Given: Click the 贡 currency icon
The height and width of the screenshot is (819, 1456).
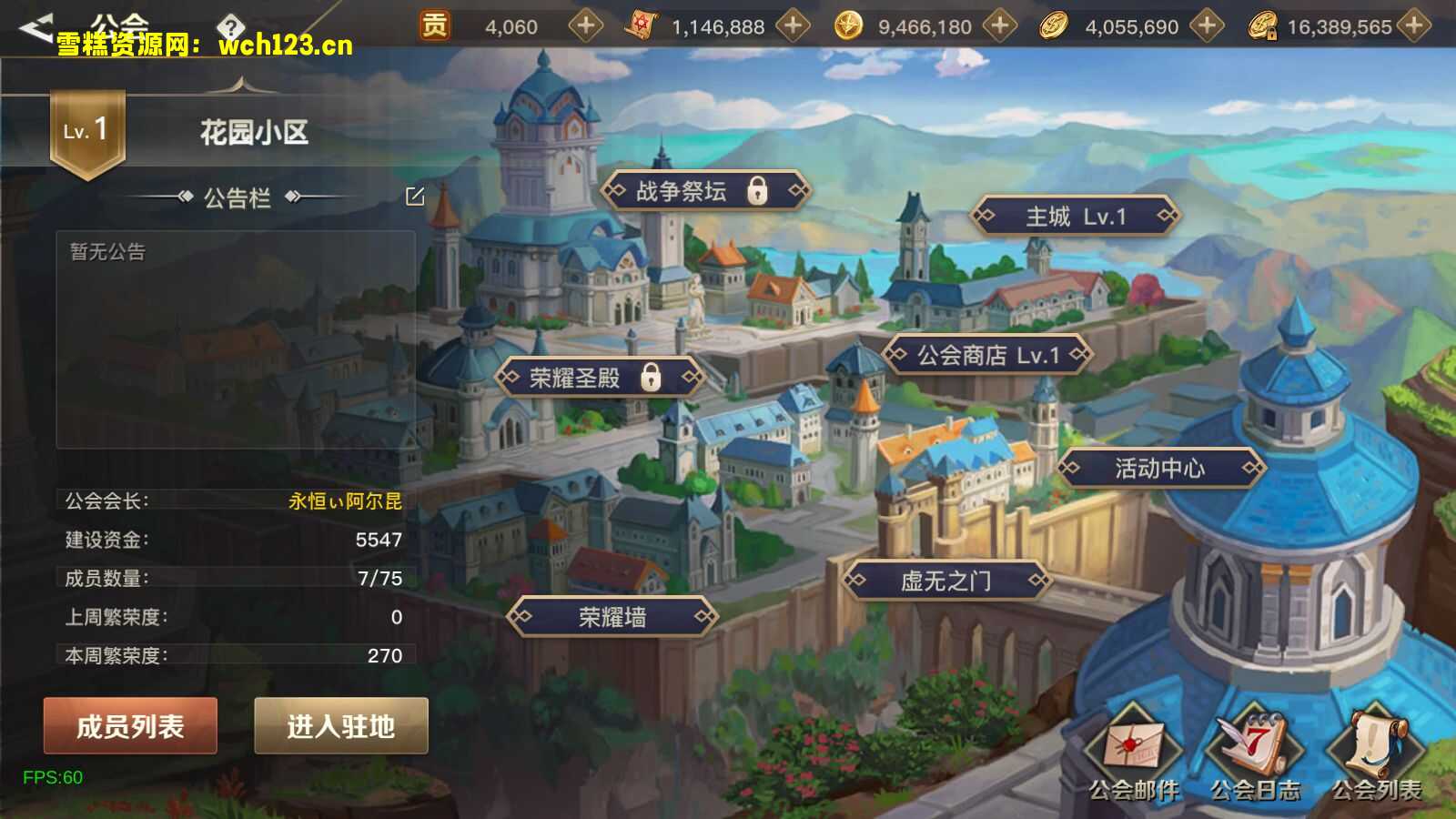Looking at the screenshot, I should pyautogui.click(x=434, y=25).
